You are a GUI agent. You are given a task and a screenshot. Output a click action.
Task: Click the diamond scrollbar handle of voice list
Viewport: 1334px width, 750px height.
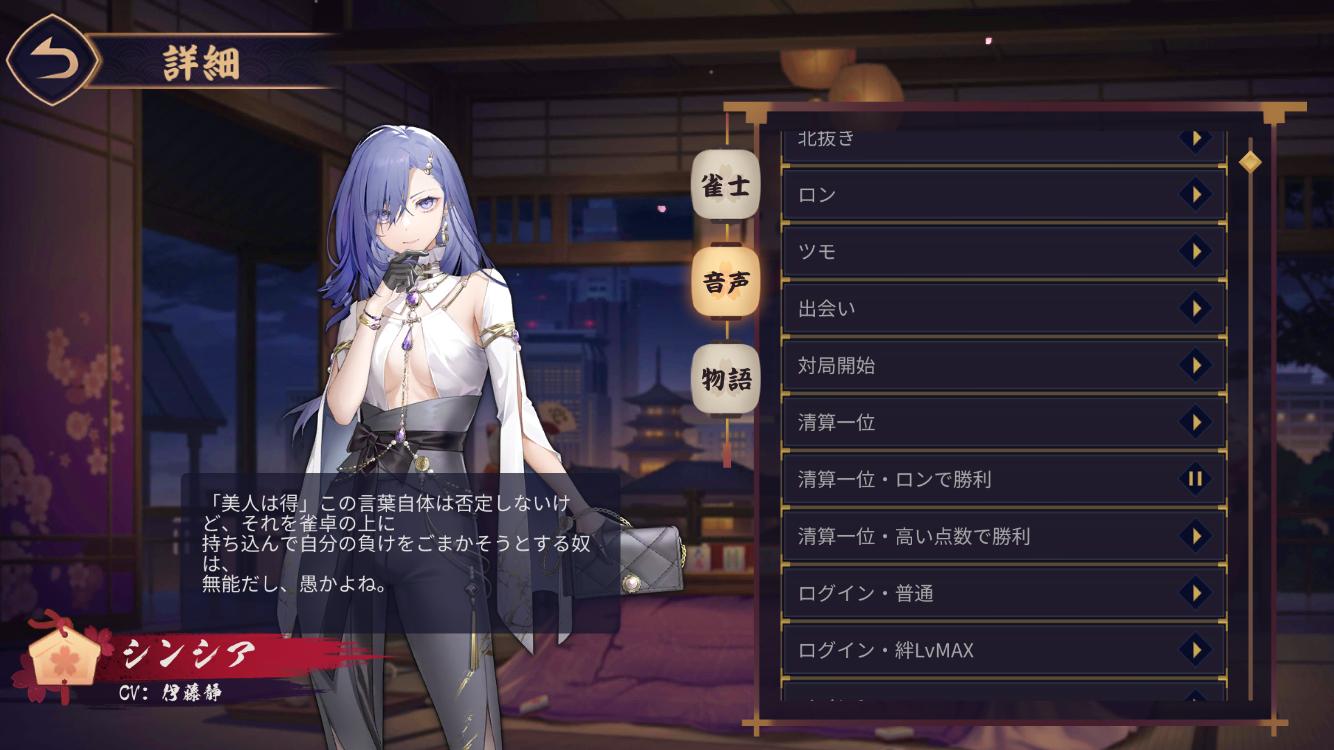click(1249, 161)
